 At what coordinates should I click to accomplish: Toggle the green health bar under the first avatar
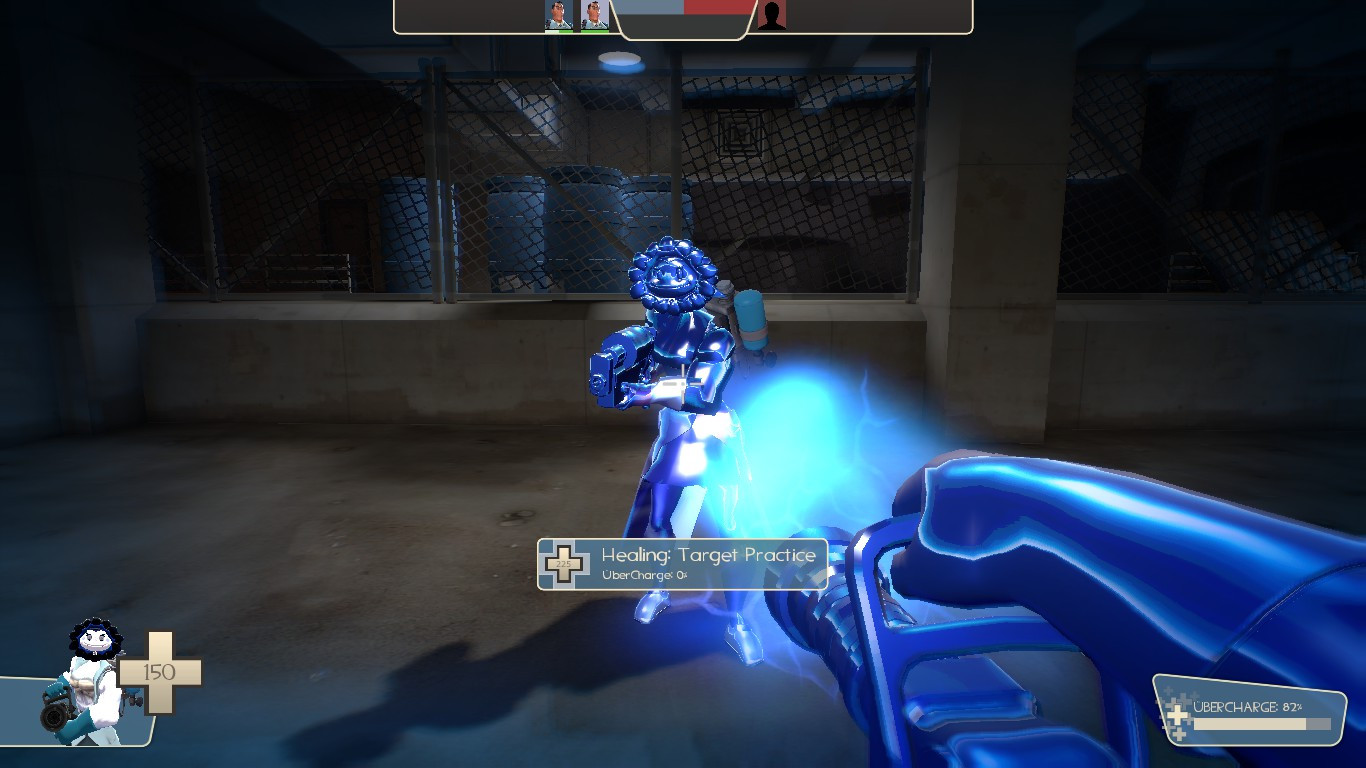(x=559, y=30)
